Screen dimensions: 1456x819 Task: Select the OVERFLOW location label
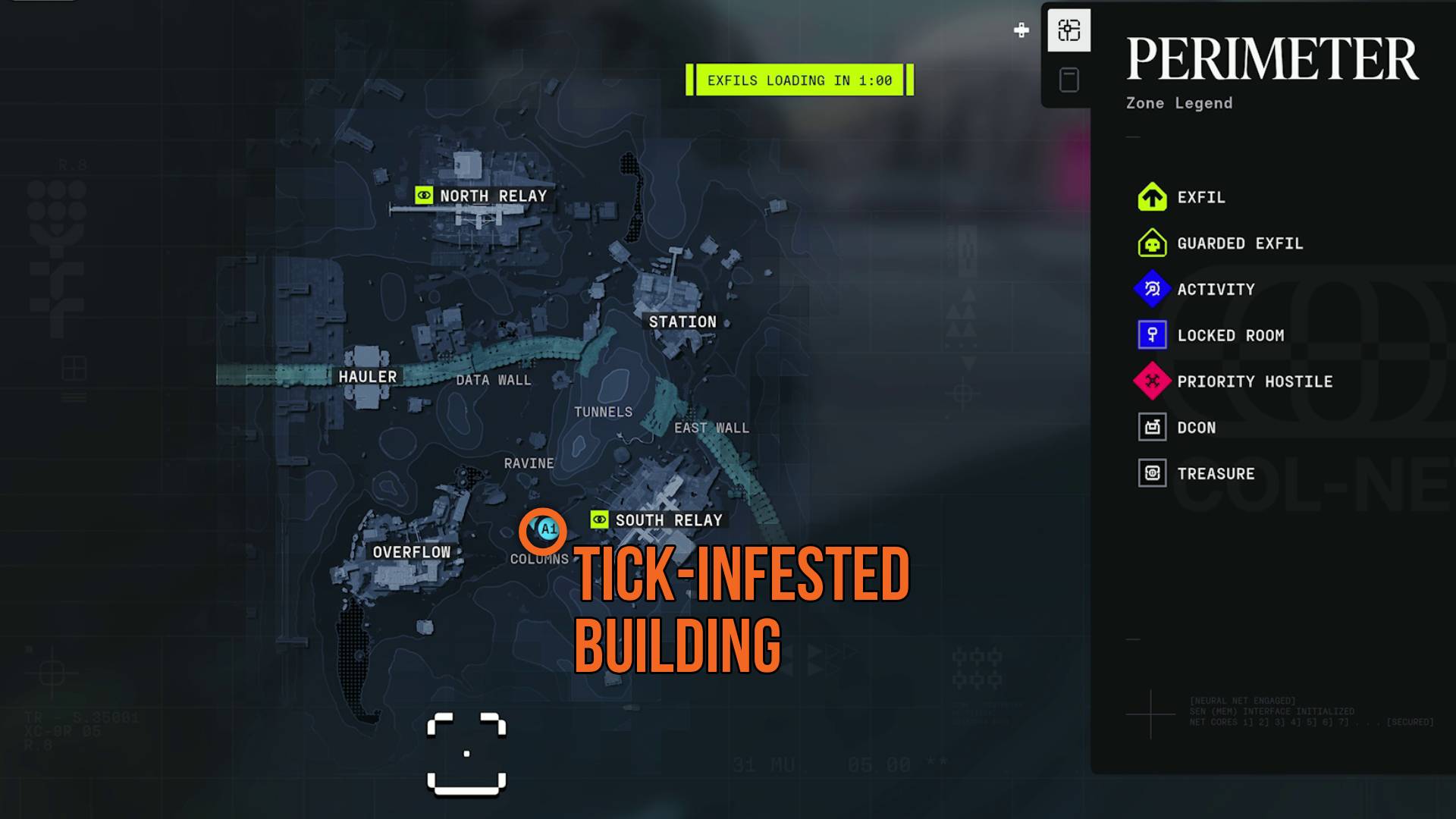[x=413, y=552]
